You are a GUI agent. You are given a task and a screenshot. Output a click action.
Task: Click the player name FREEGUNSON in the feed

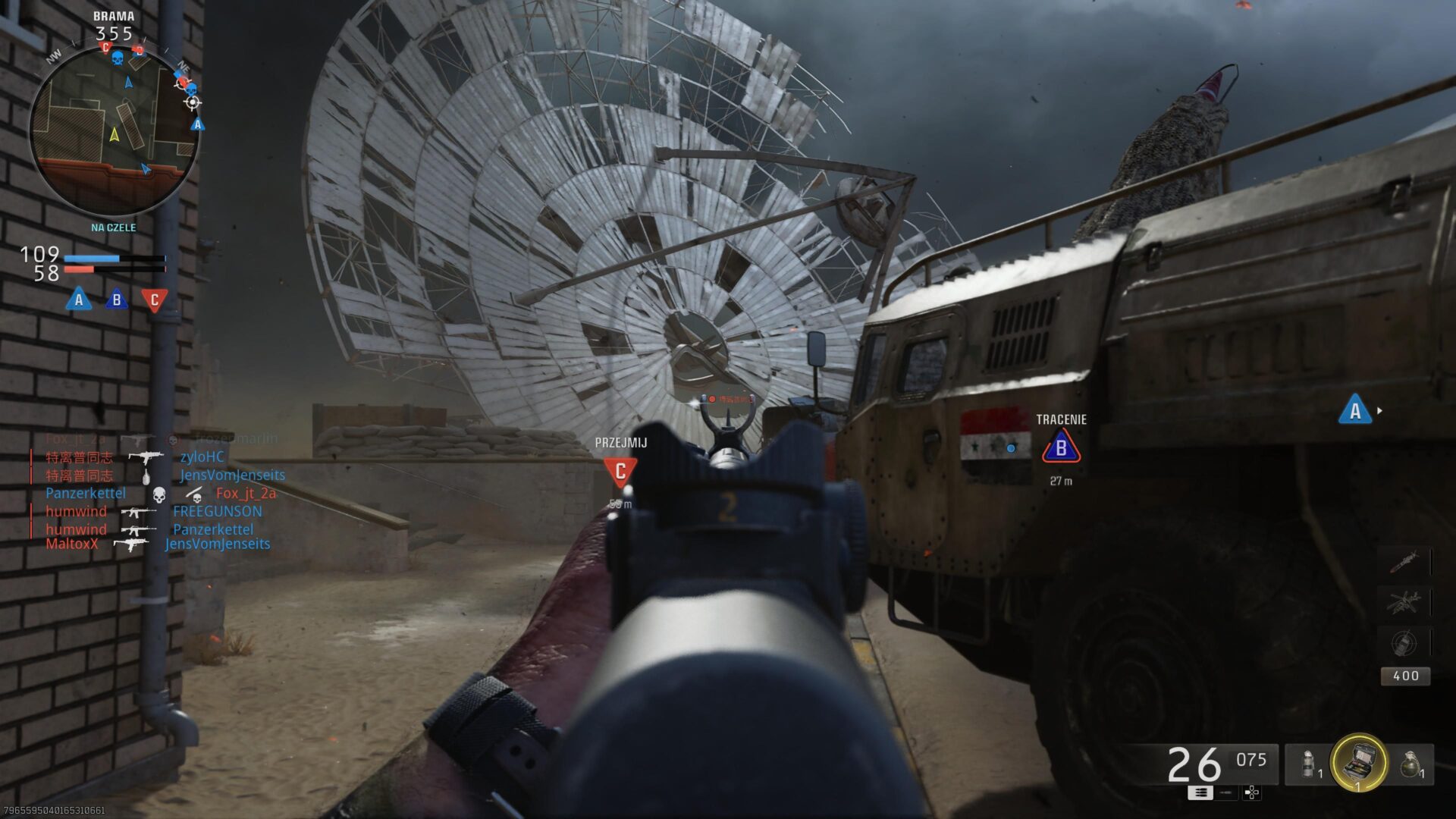coord(218,512)
